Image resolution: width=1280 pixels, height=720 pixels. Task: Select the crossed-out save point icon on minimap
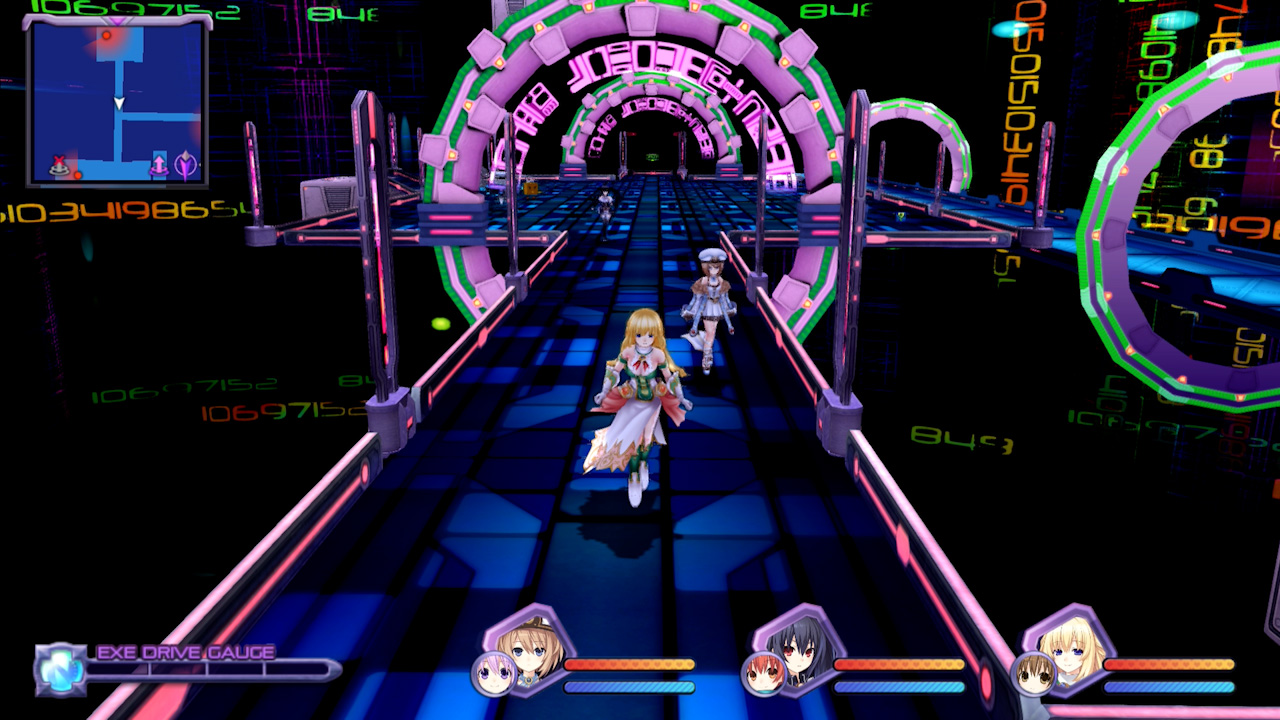coord(60,164)
